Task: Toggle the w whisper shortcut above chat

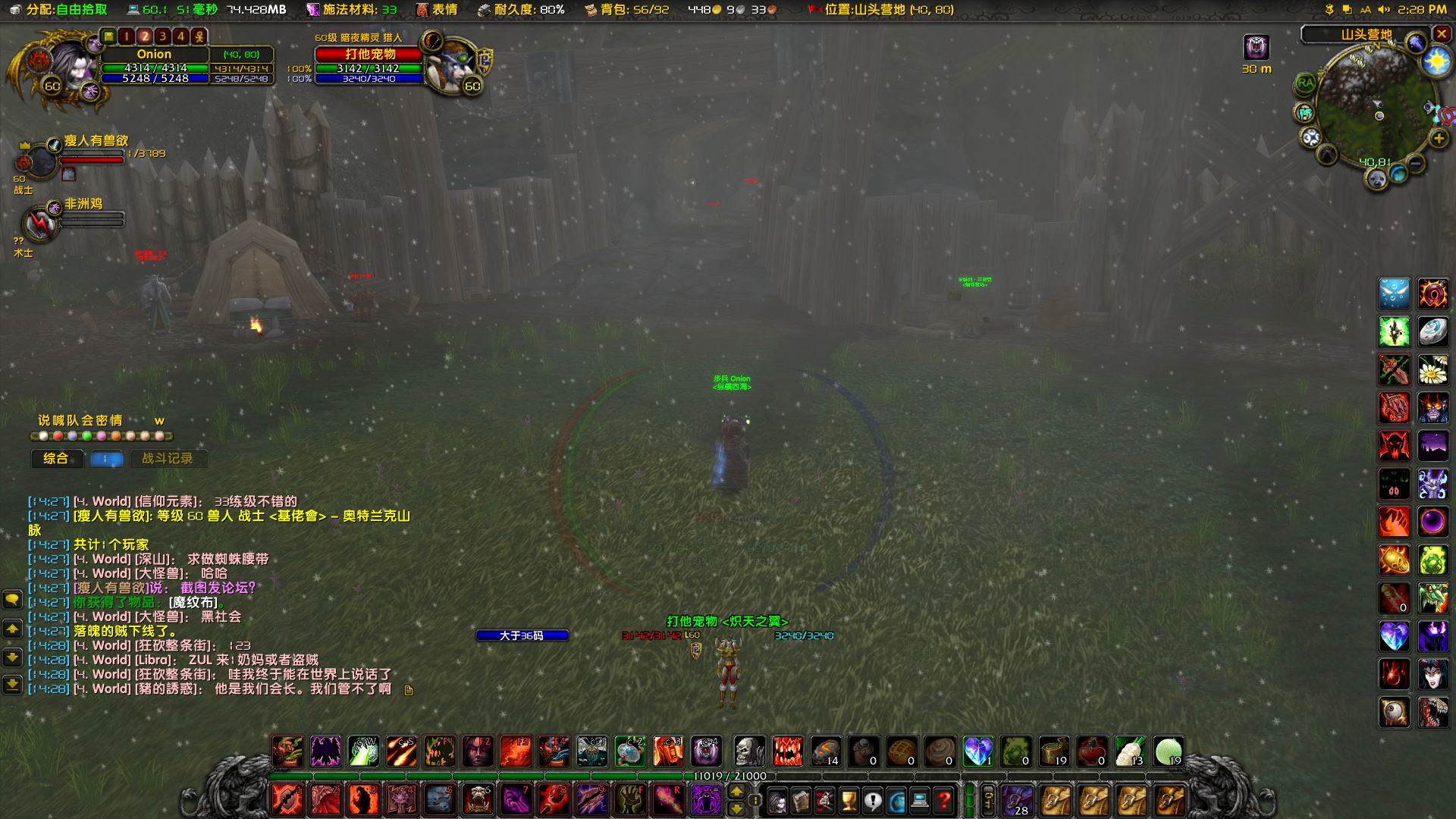Action: point(159,420)
